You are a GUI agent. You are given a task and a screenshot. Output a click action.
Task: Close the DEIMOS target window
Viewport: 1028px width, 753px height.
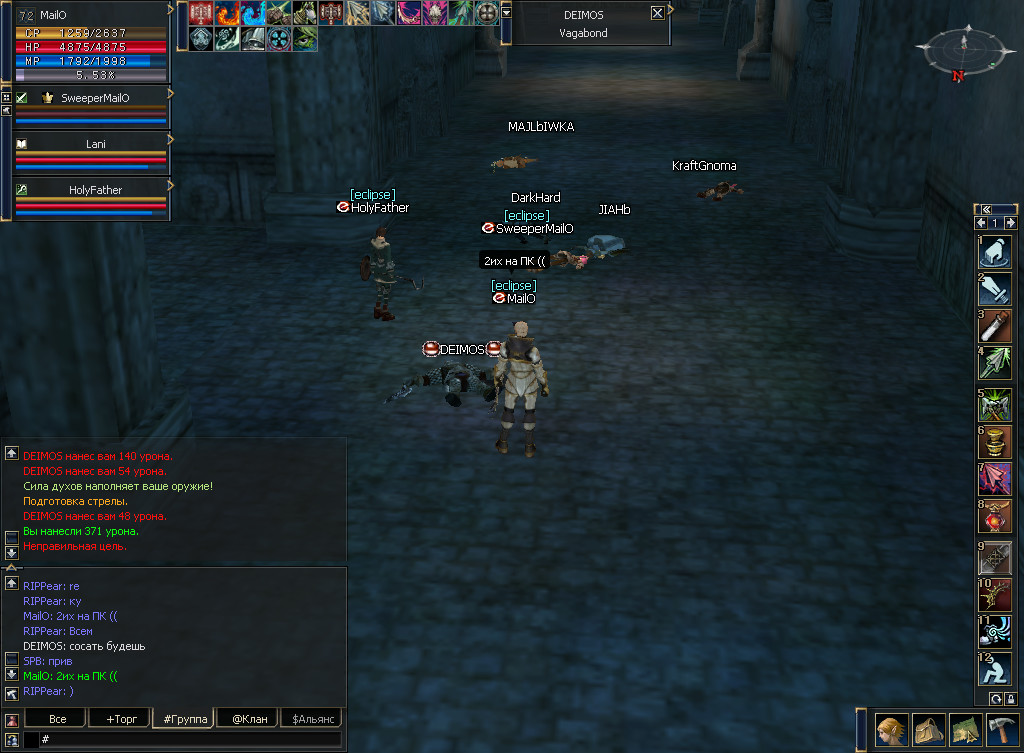pos(657,13)
